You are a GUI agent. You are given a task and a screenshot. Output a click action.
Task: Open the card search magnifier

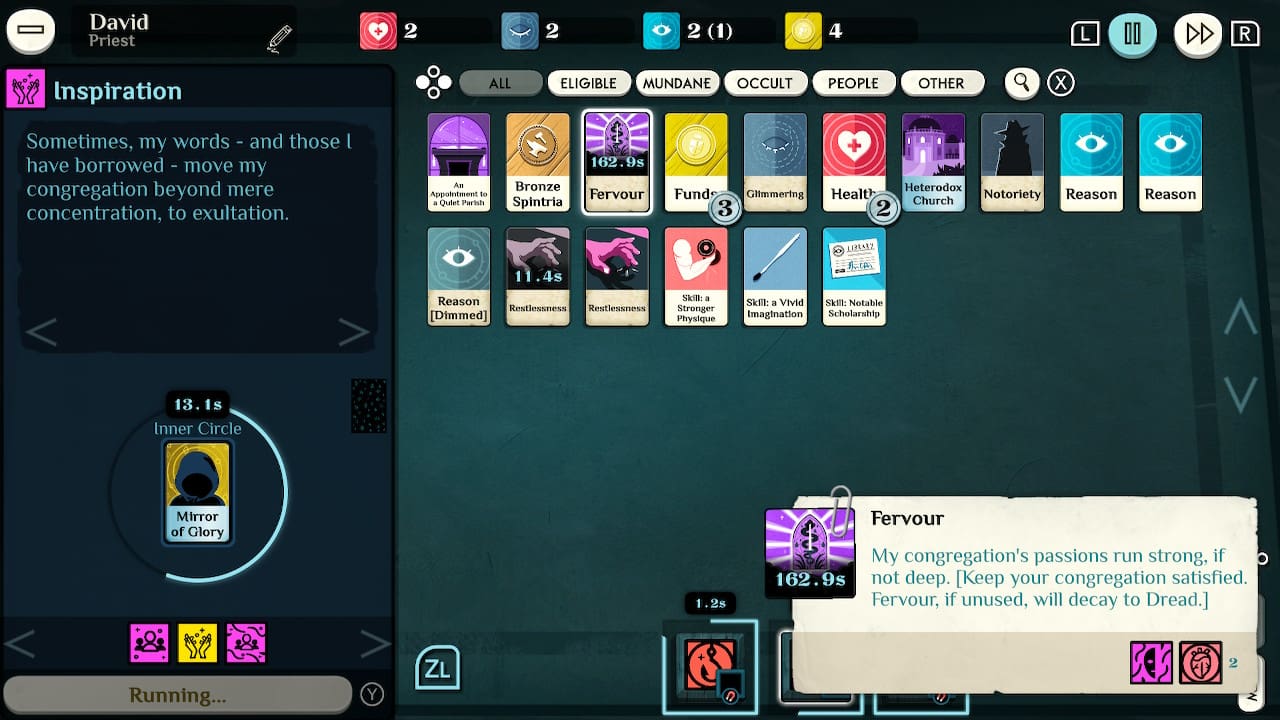(x=1021, y=83)
